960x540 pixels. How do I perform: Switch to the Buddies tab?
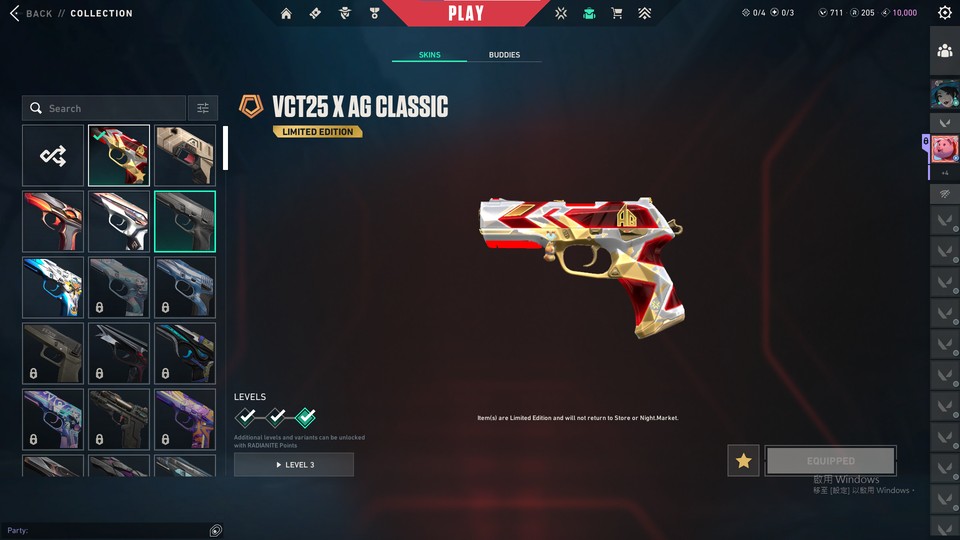click(x=504, y=55)
